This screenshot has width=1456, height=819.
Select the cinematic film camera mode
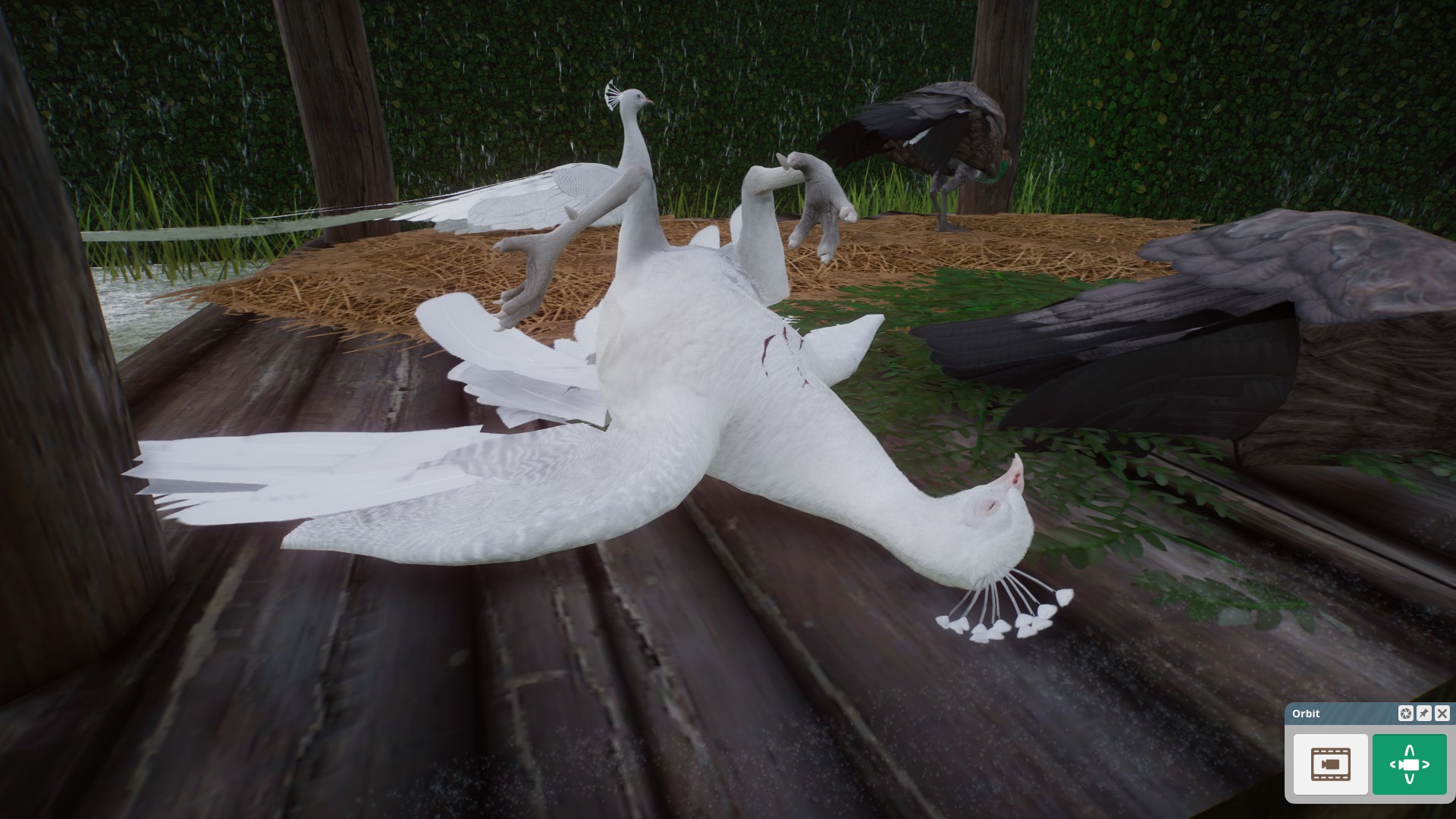tap(1329, 764)
